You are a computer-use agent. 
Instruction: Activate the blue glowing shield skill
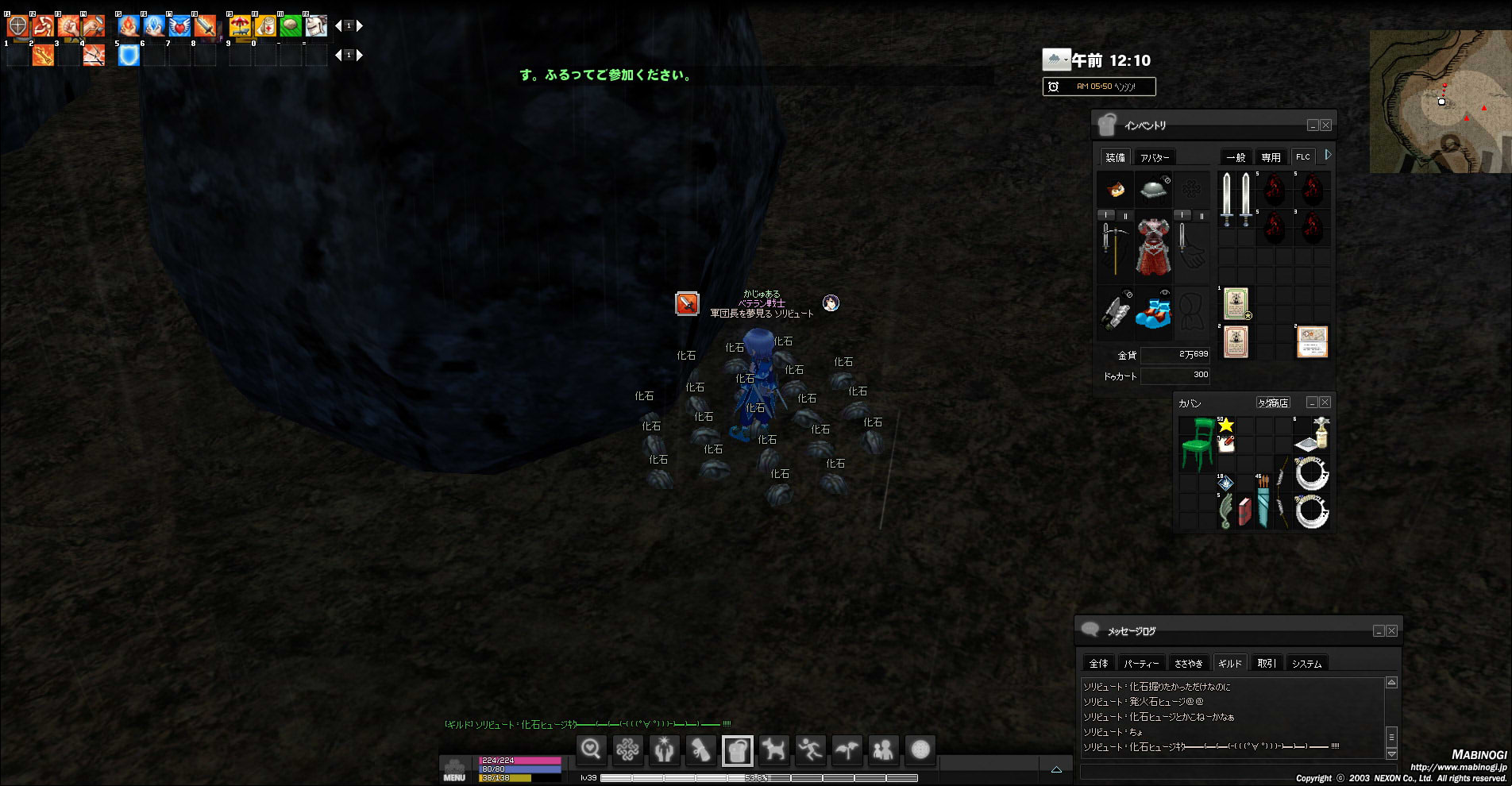tap(129, 56)
